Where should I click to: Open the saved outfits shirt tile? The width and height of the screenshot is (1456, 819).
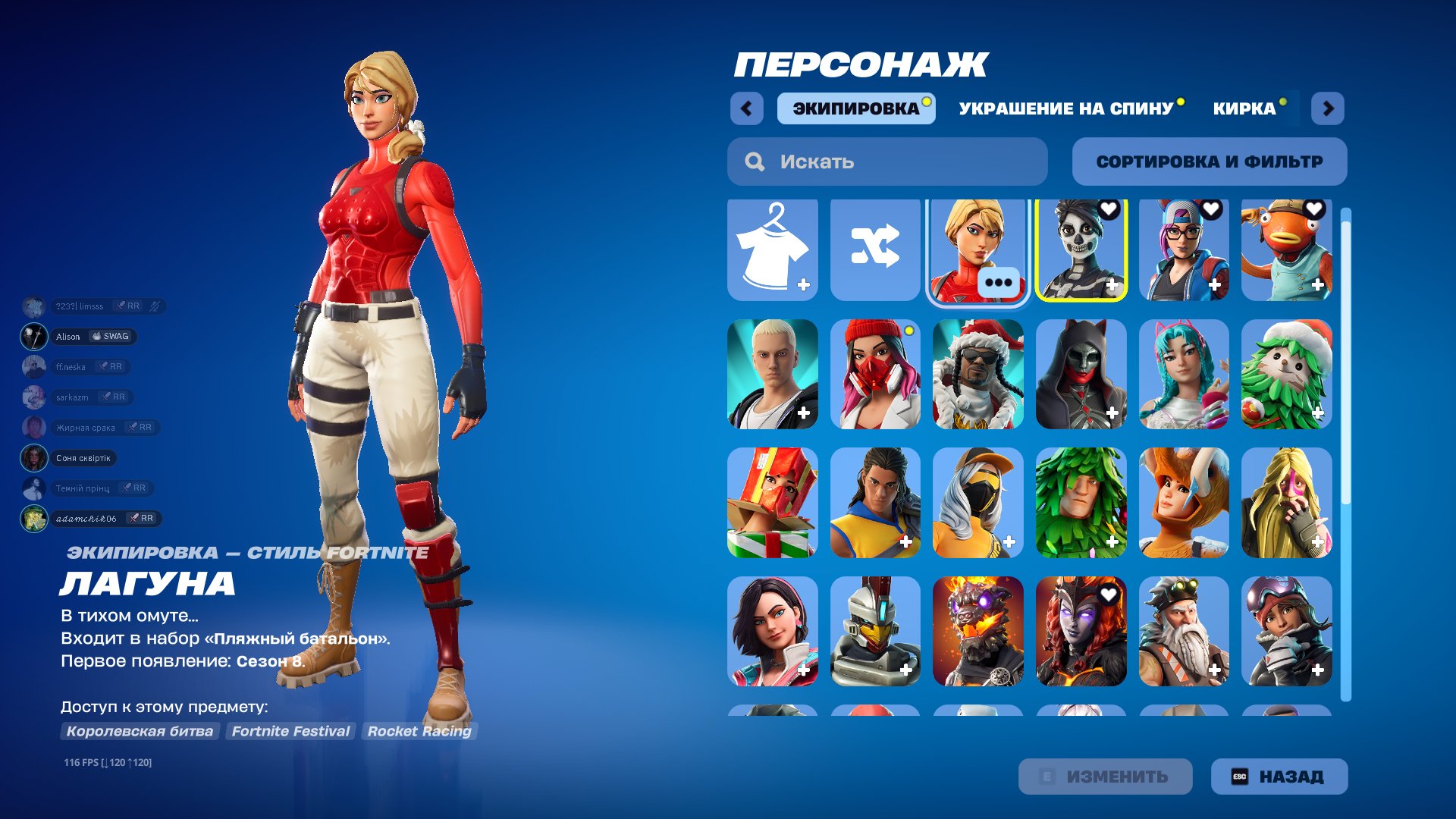(772, 249)
